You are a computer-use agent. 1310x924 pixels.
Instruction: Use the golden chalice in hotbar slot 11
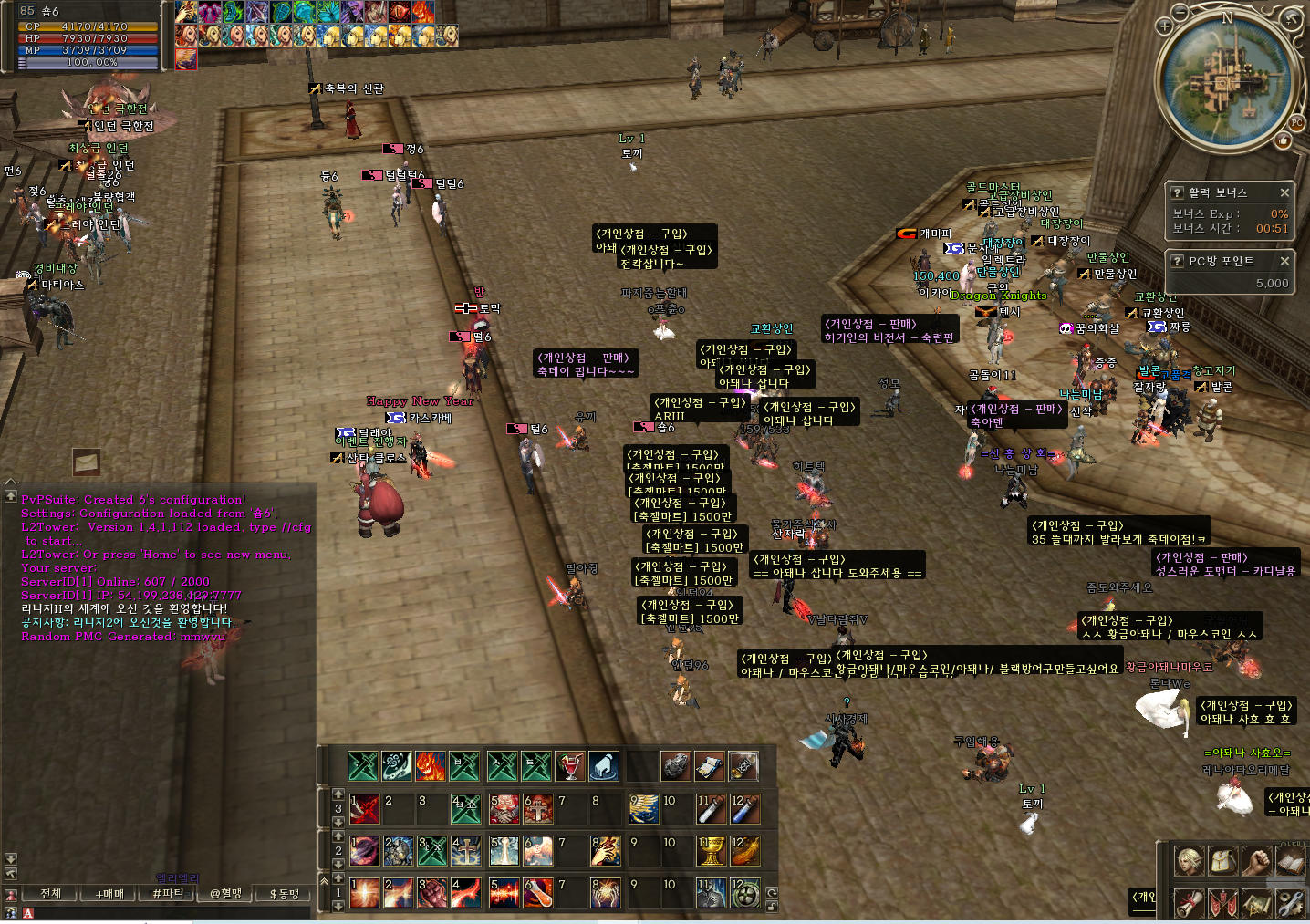tap(711, 851)
